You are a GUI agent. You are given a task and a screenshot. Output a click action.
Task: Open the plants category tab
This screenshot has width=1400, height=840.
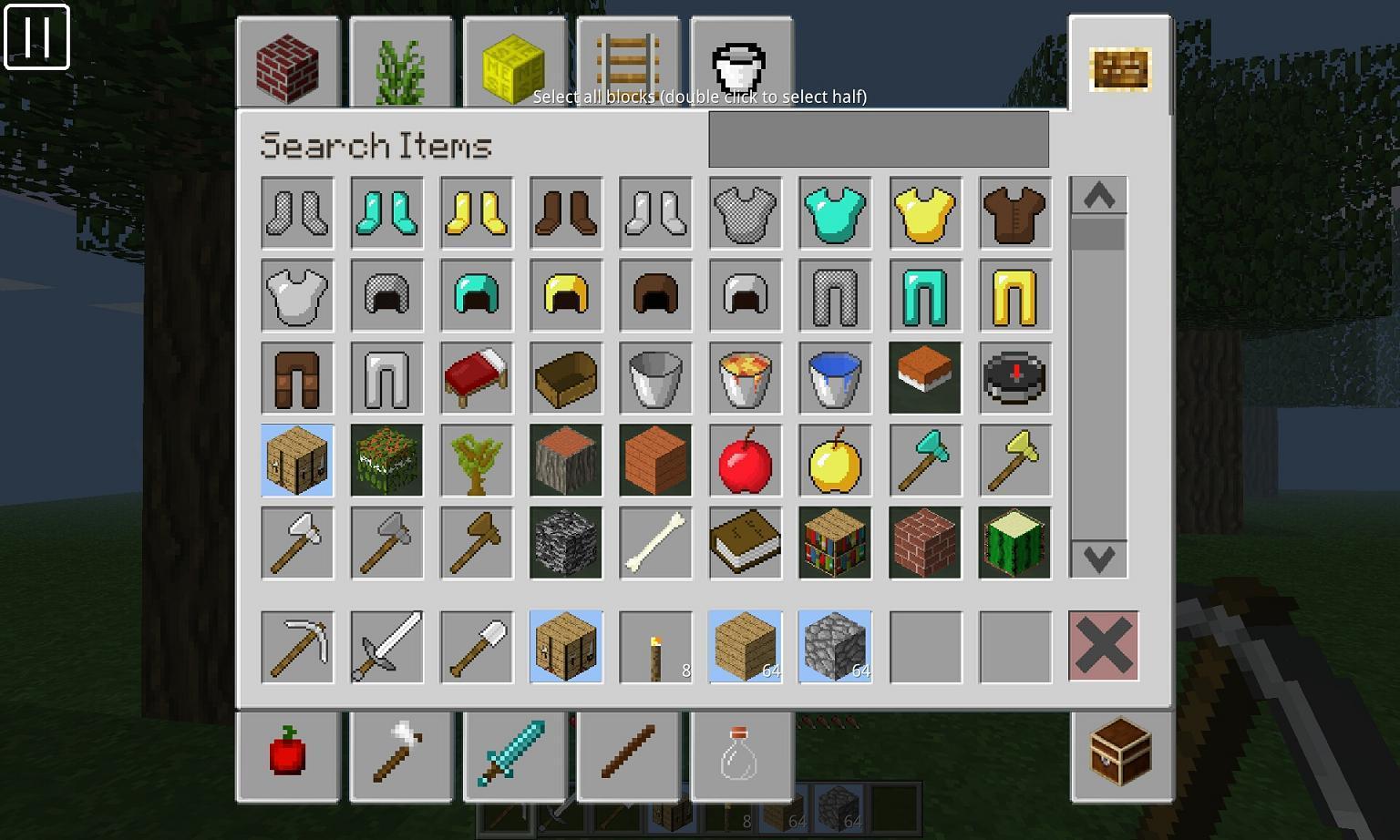coord(401,64)
